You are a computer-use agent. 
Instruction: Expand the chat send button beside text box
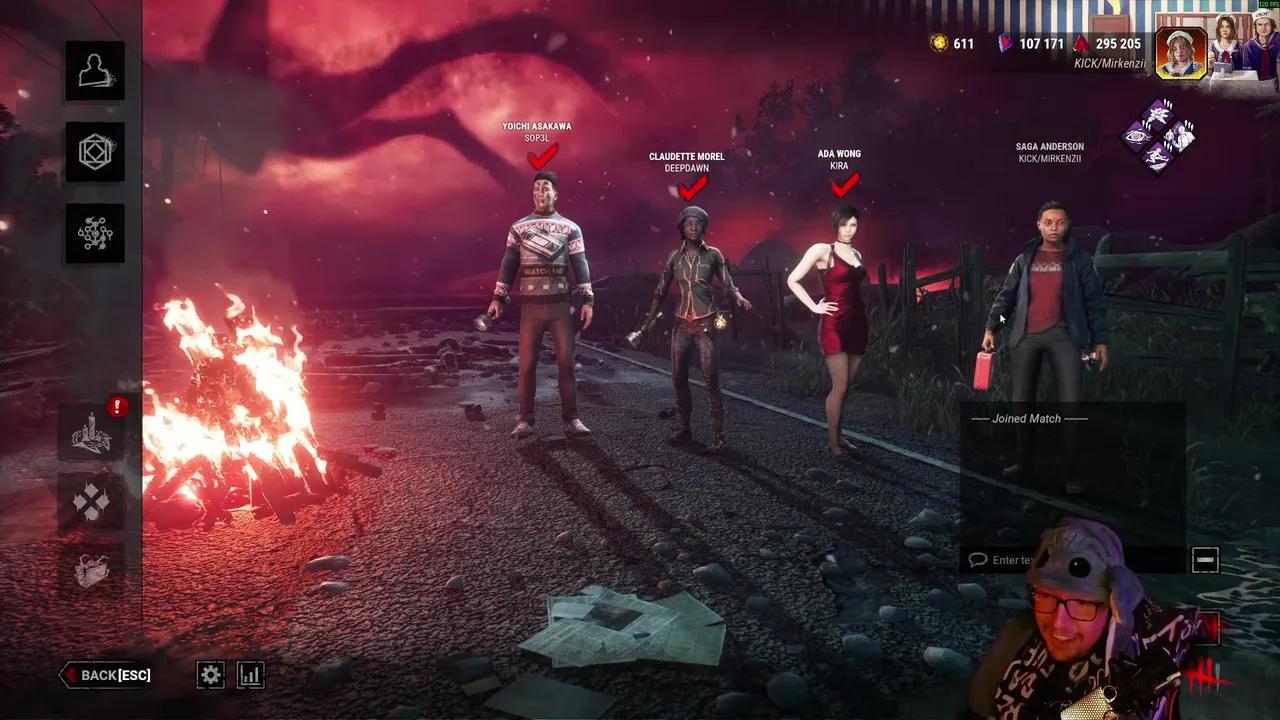tap(1205, 560)
